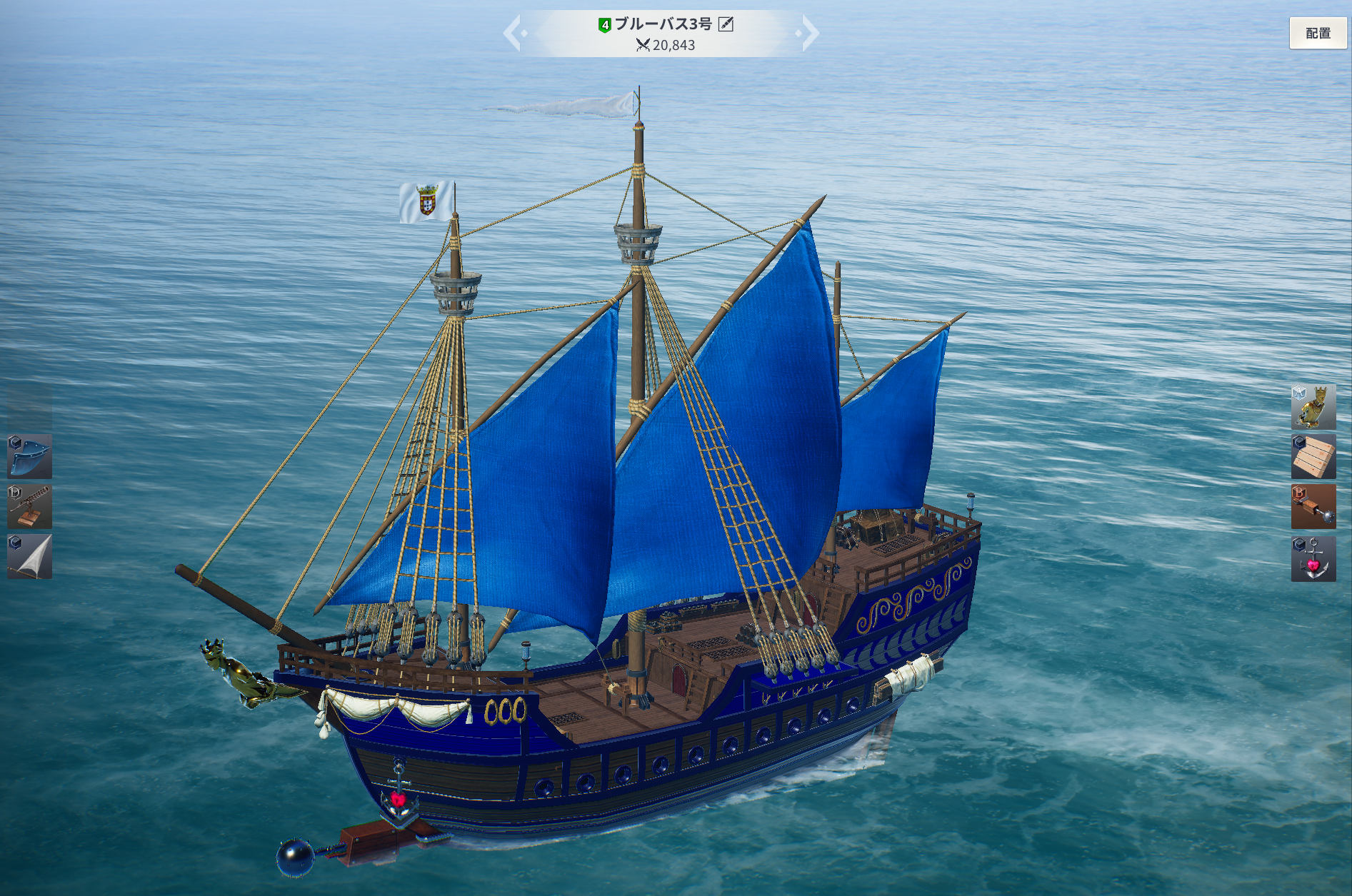The image size is (1352, 896).
Task: Select the blue armor plating slot
Action: [x=29, y=456]
